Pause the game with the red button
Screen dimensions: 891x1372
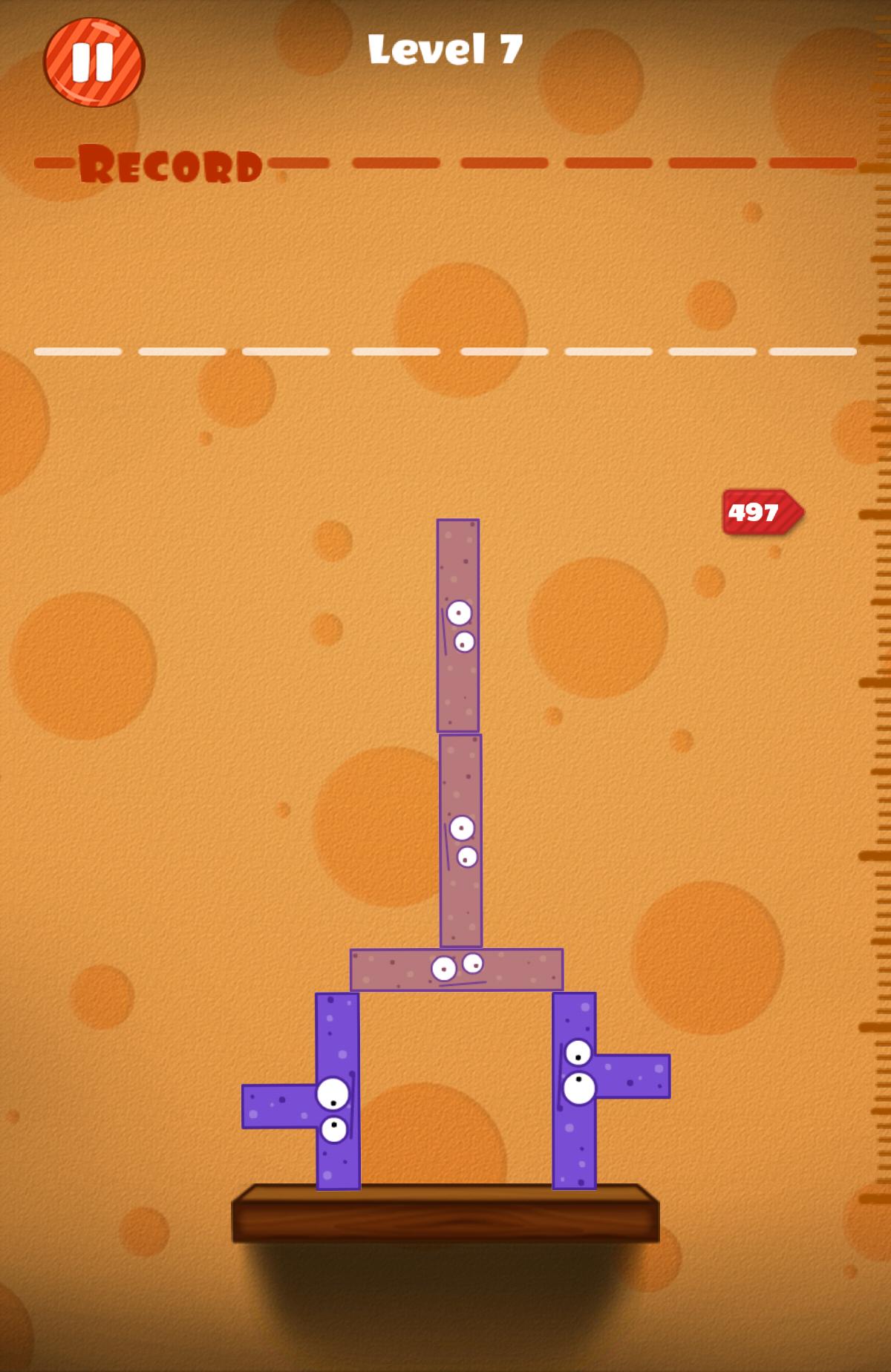(x=94, y=62)
